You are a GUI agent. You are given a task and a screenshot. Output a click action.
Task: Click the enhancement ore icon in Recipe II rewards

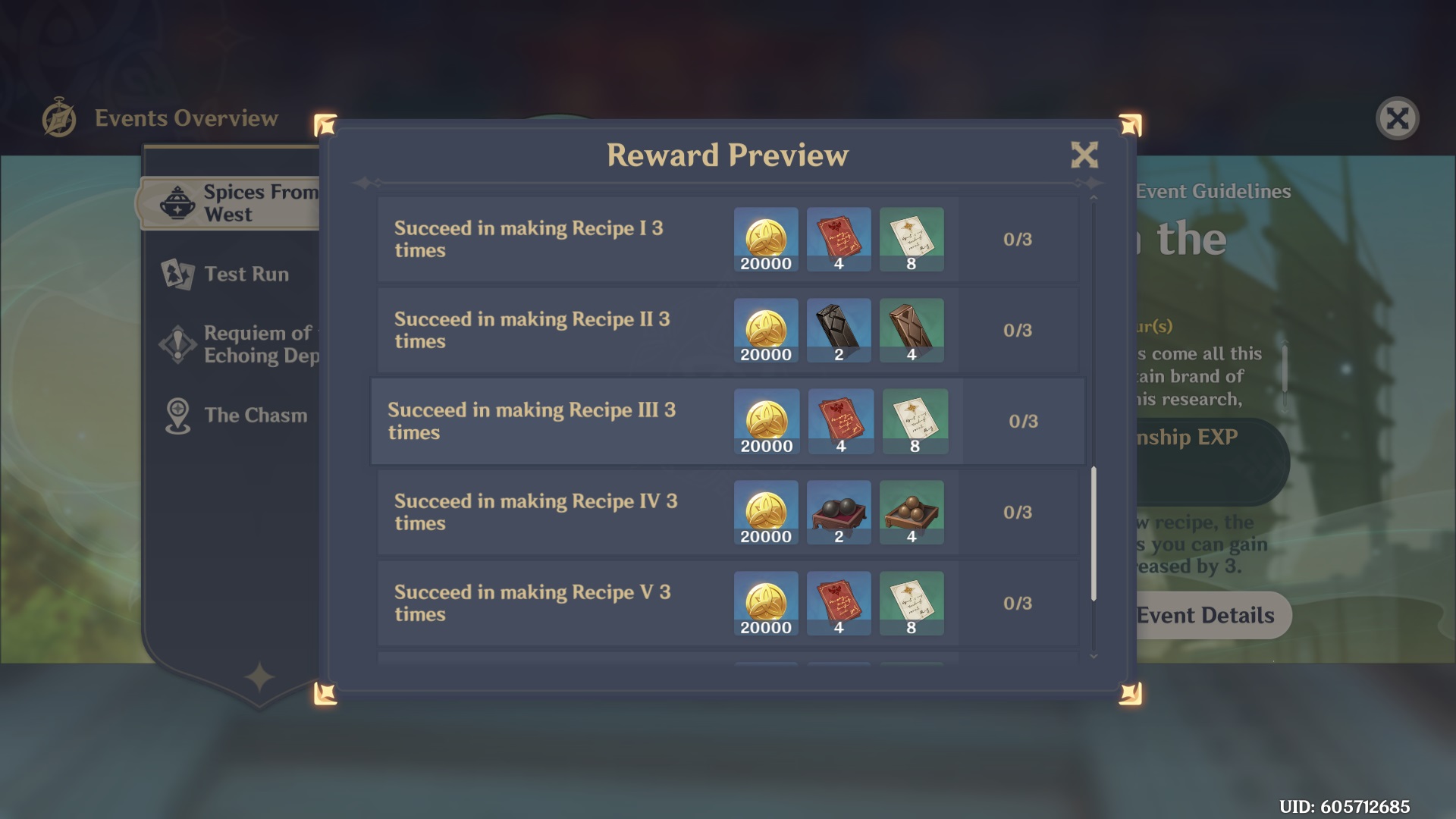click(839, 328)
